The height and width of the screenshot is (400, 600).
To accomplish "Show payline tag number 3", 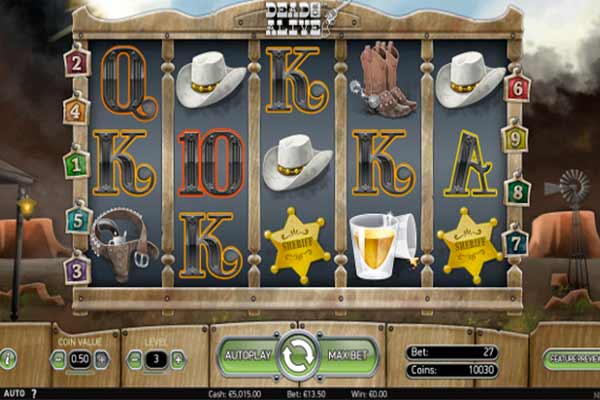I will pyautogui.click(x=77, y=268).
